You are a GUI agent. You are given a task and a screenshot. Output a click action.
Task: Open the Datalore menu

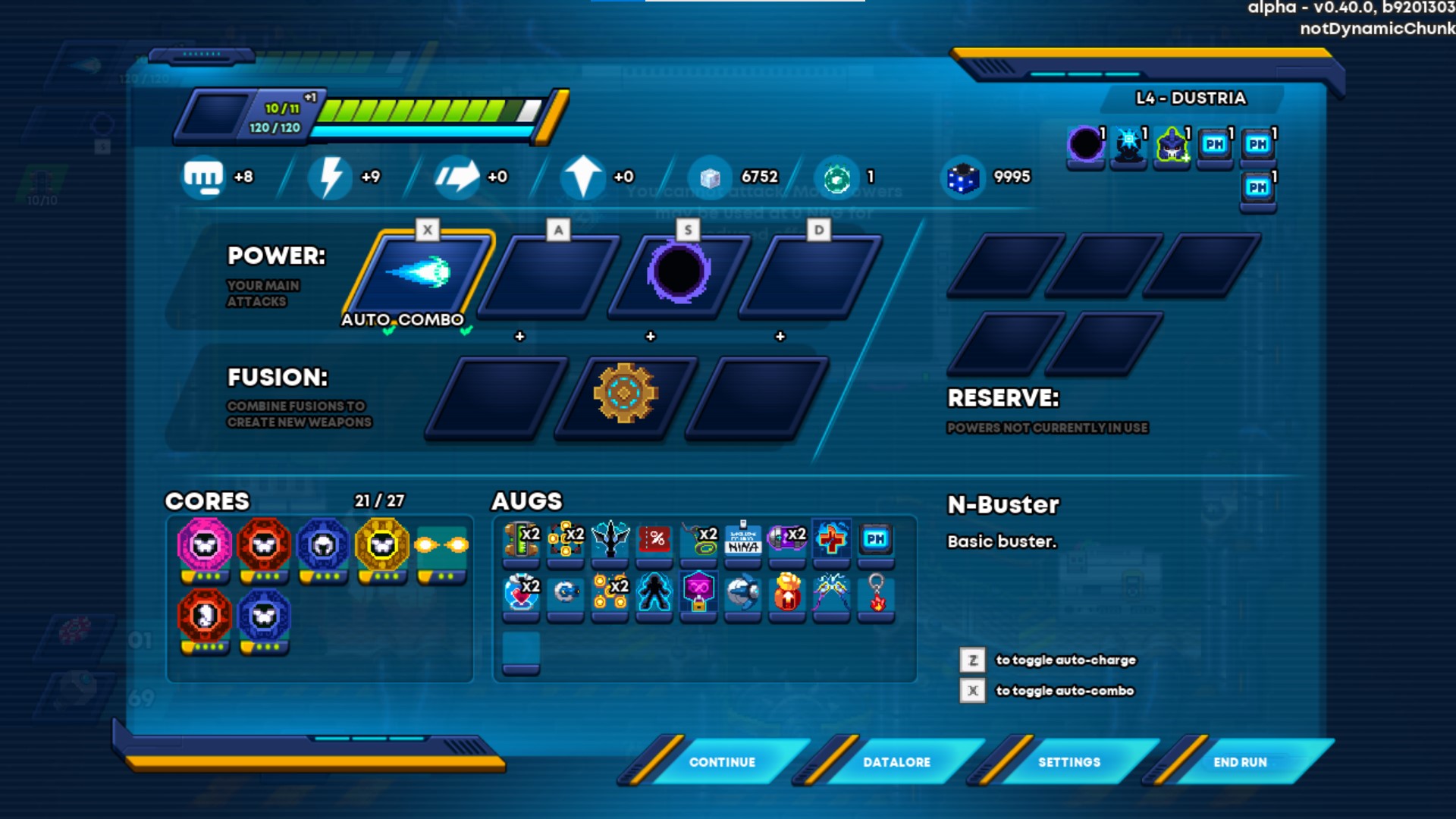(x=896, y=761)
